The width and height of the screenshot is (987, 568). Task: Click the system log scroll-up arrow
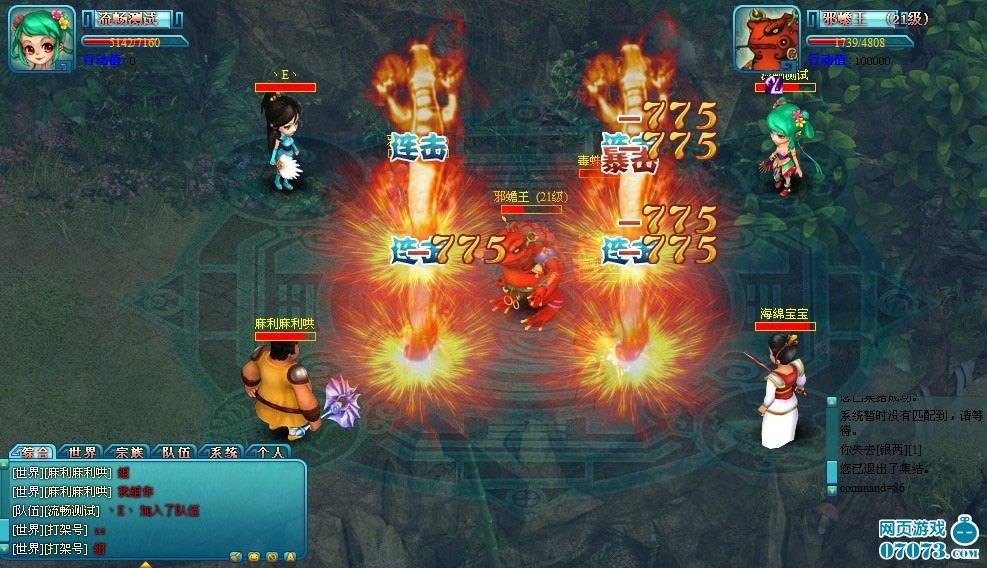[832, 401]
